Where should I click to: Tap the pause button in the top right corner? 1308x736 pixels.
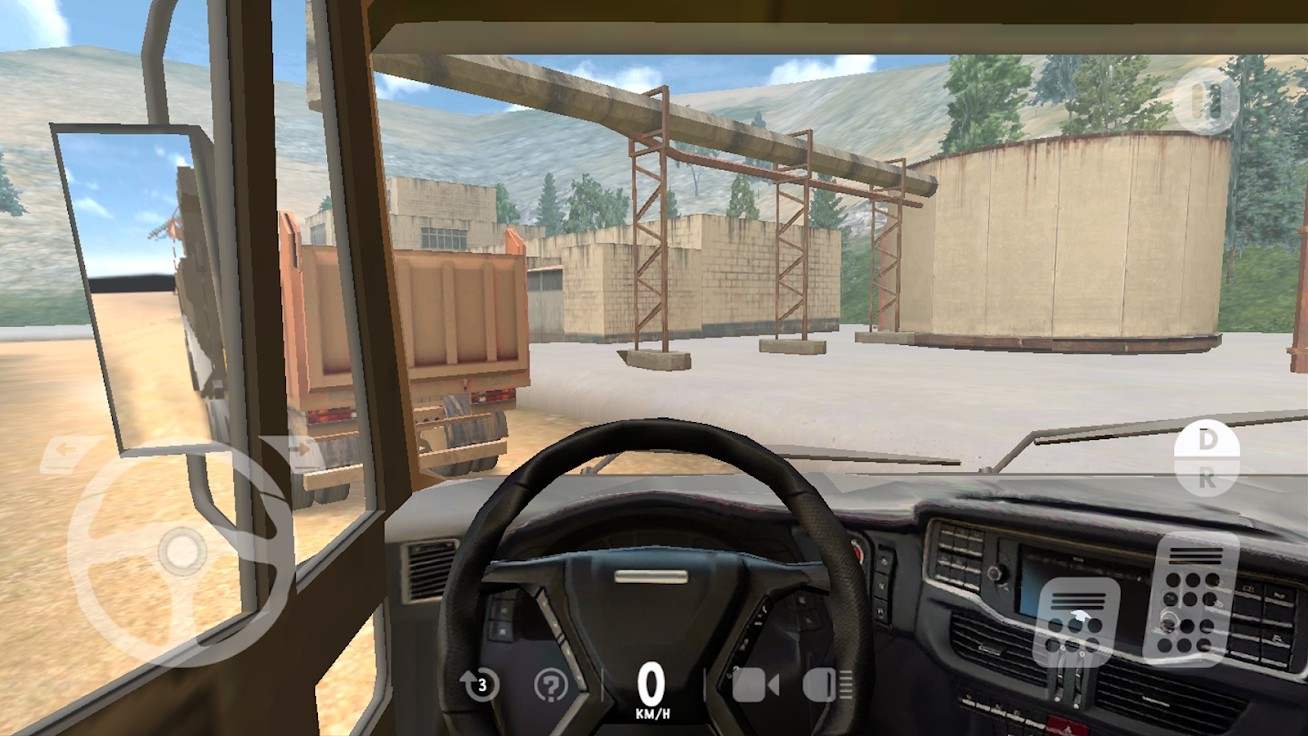1206,100
